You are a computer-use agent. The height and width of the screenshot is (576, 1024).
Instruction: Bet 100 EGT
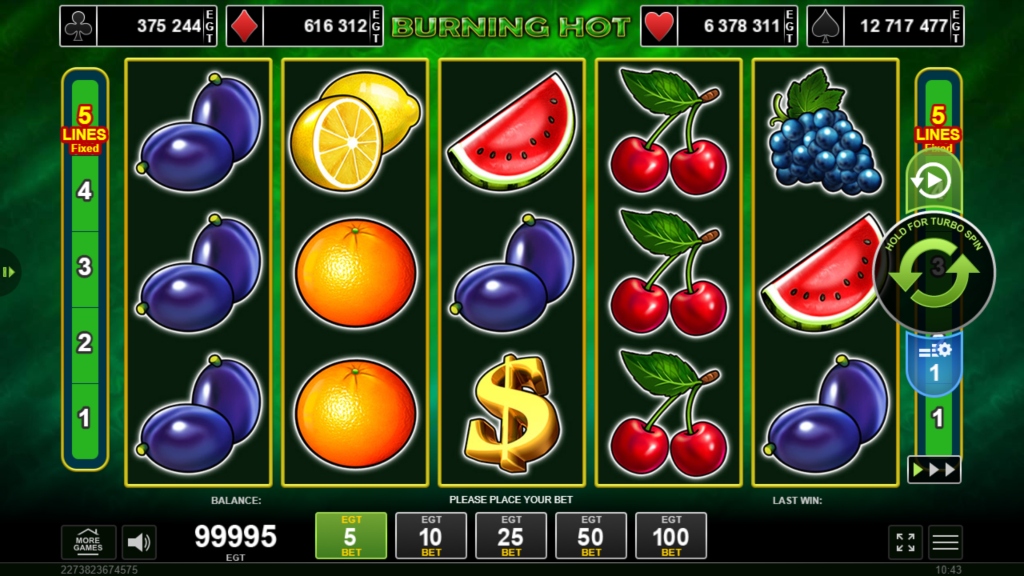coord(671,535)
